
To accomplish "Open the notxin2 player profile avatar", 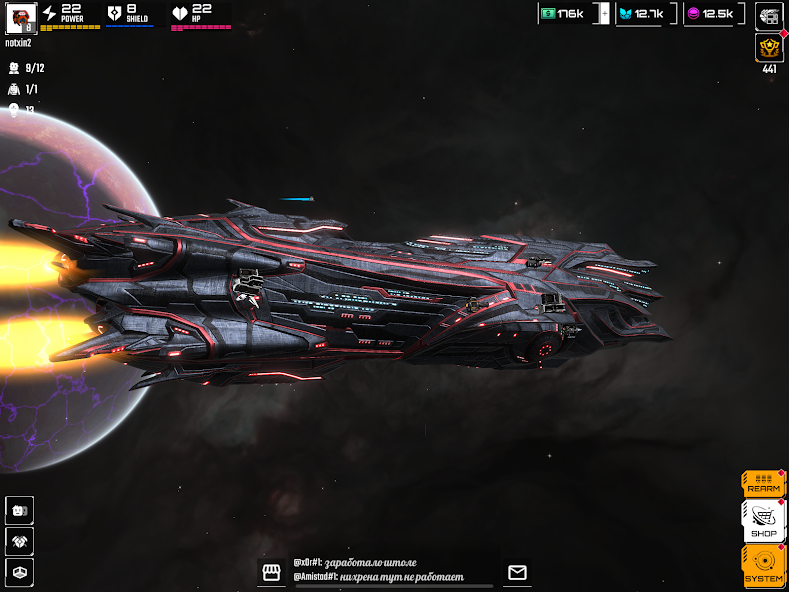I will pyautogui.click(x=20, y=17).
